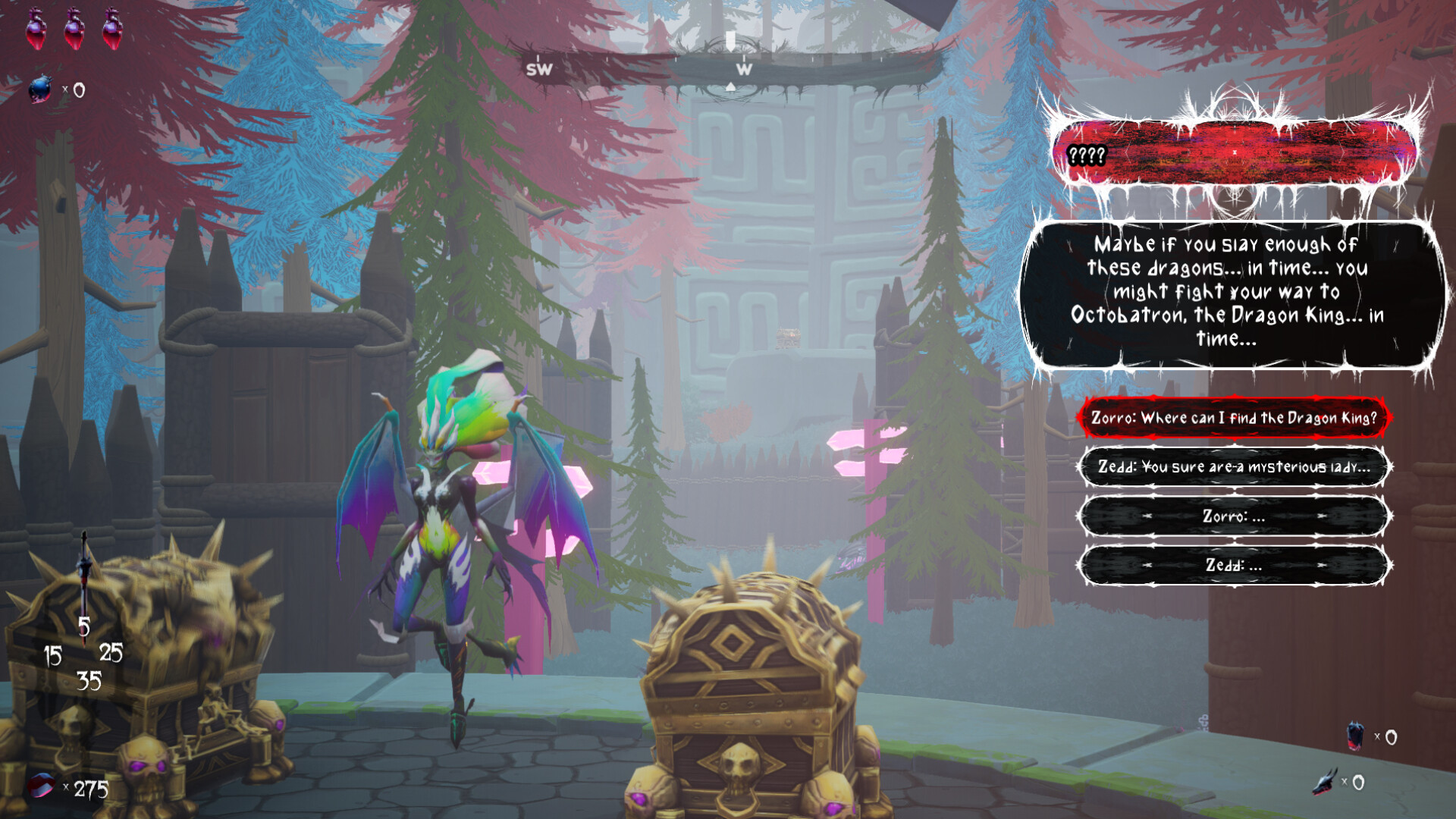Viewport: 1456px width, 819px height.
Task: Pick the silent "Zorro: ..." reply
Action: click(1233, 516)
